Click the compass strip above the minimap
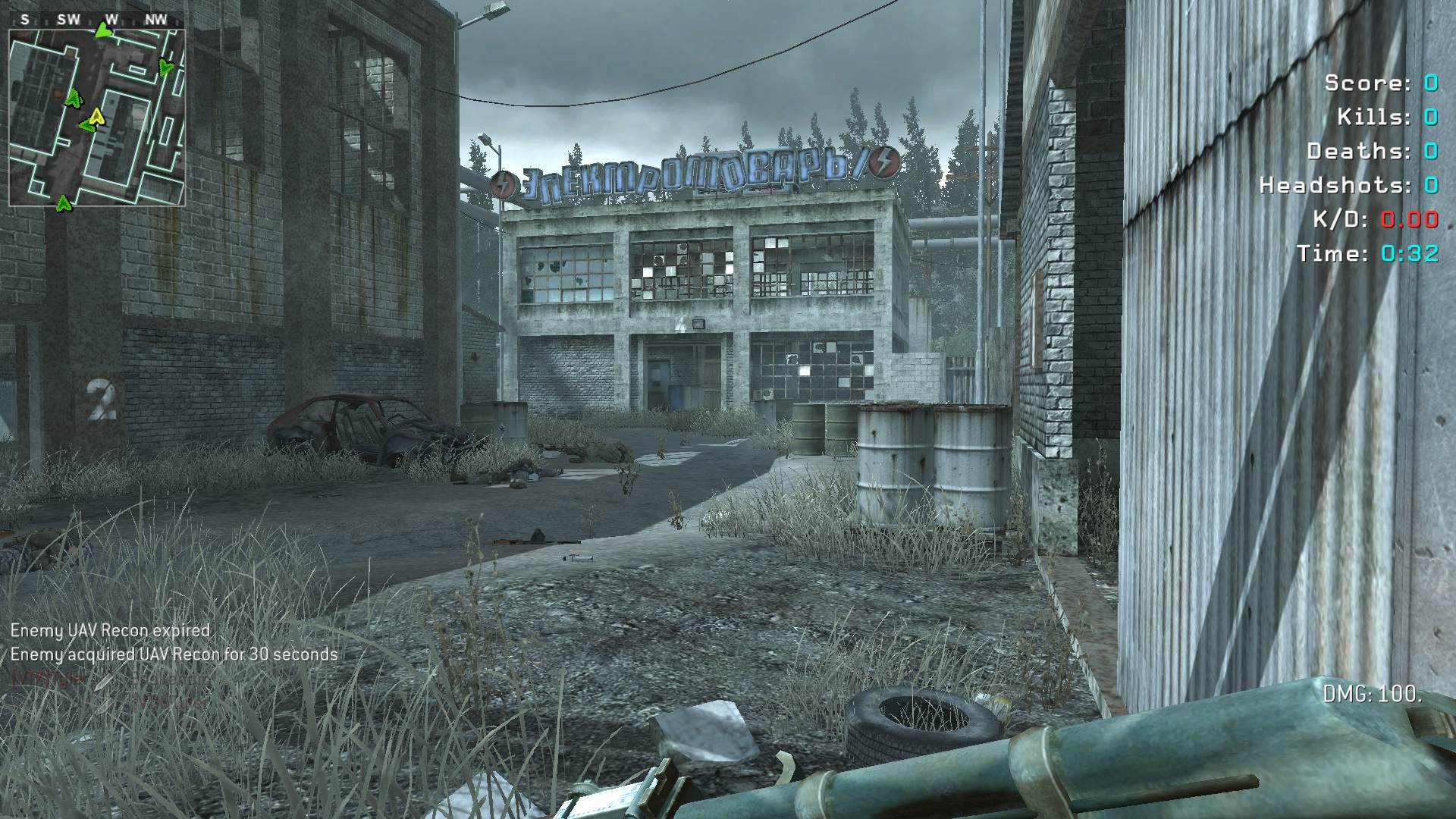Screen dimensions: 1456x819 96,20
